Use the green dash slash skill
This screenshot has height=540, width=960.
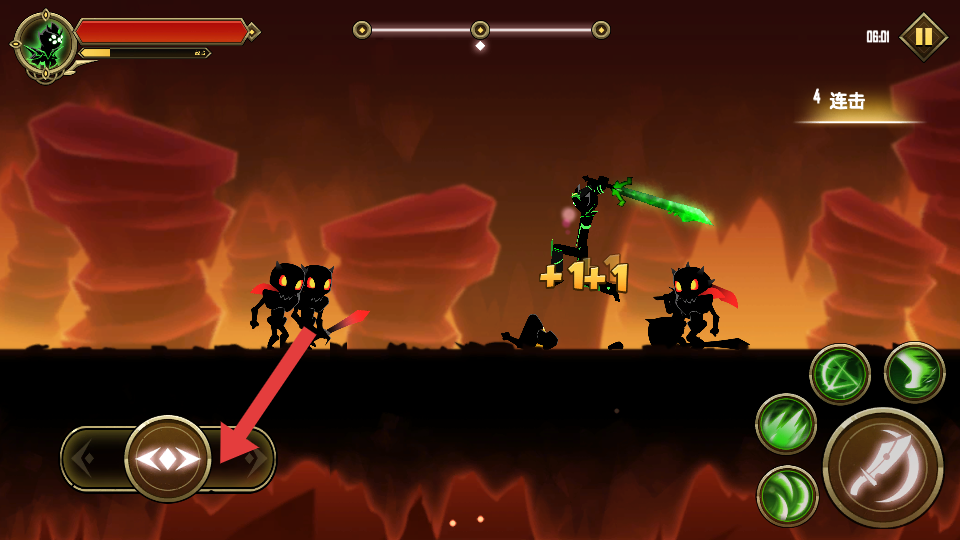tap(915, 372)
